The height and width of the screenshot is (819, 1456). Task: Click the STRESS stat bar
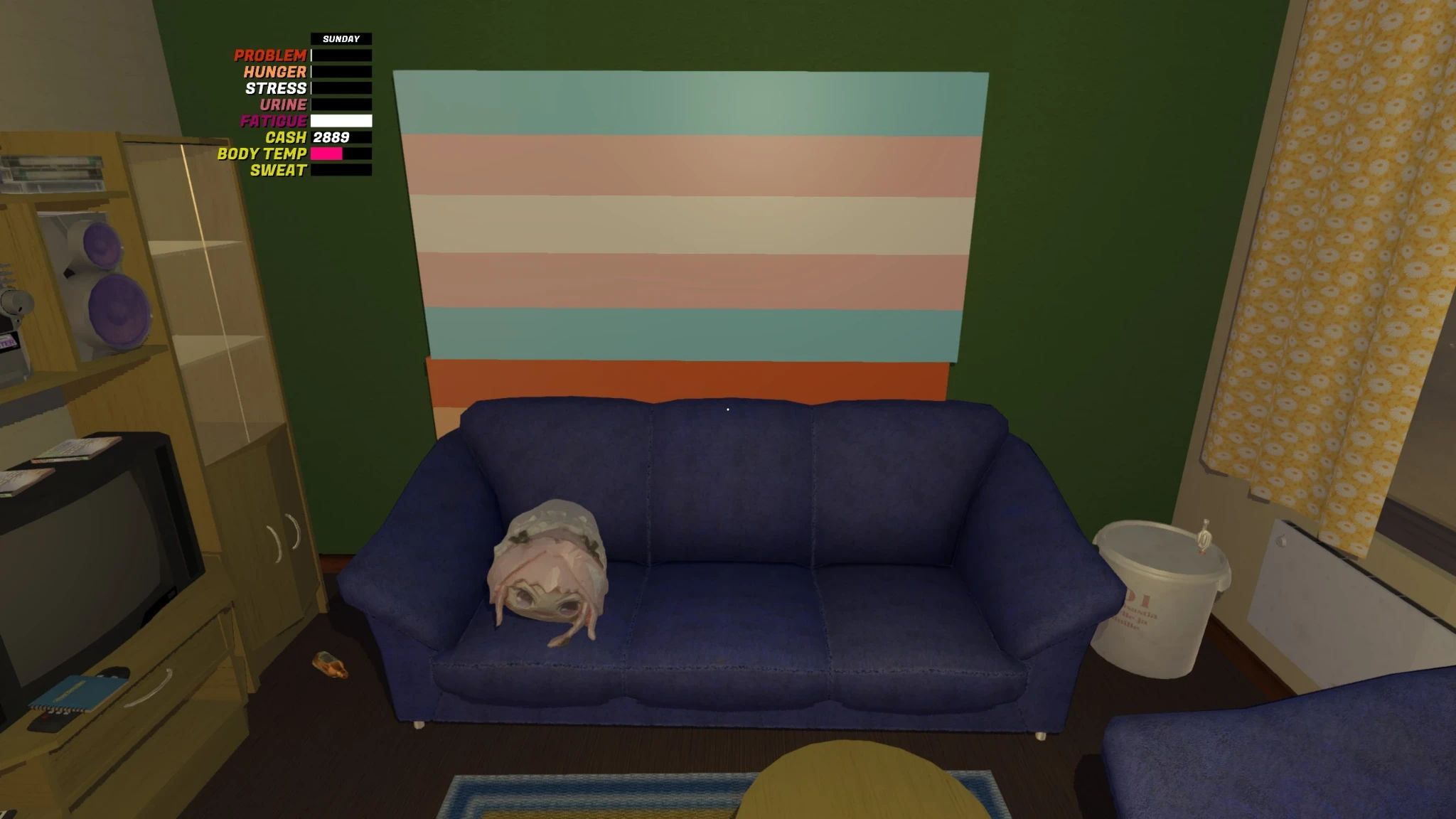341,87
